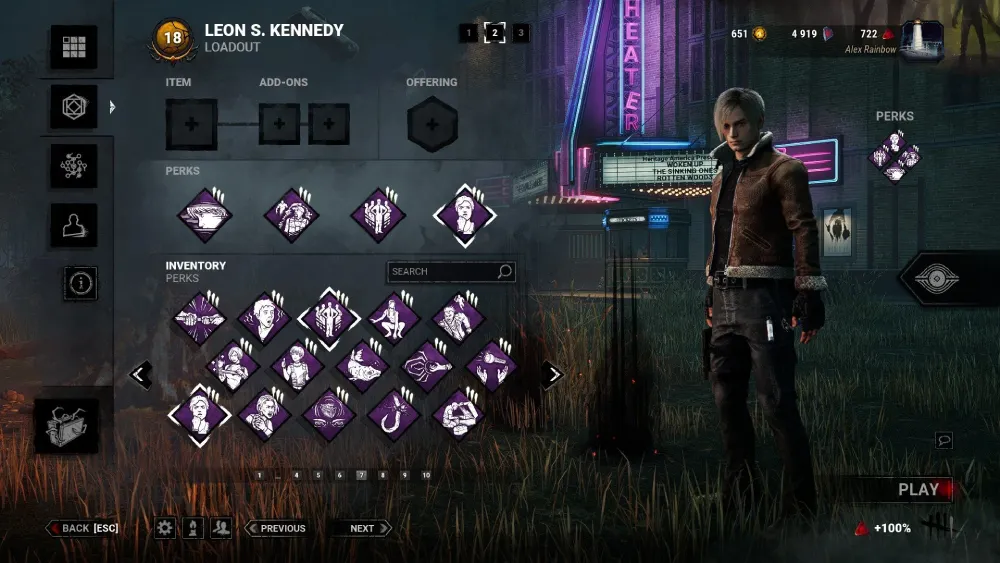Open the player profile lighthouse avatar
Screen dimensions: 1000x563
921,39
